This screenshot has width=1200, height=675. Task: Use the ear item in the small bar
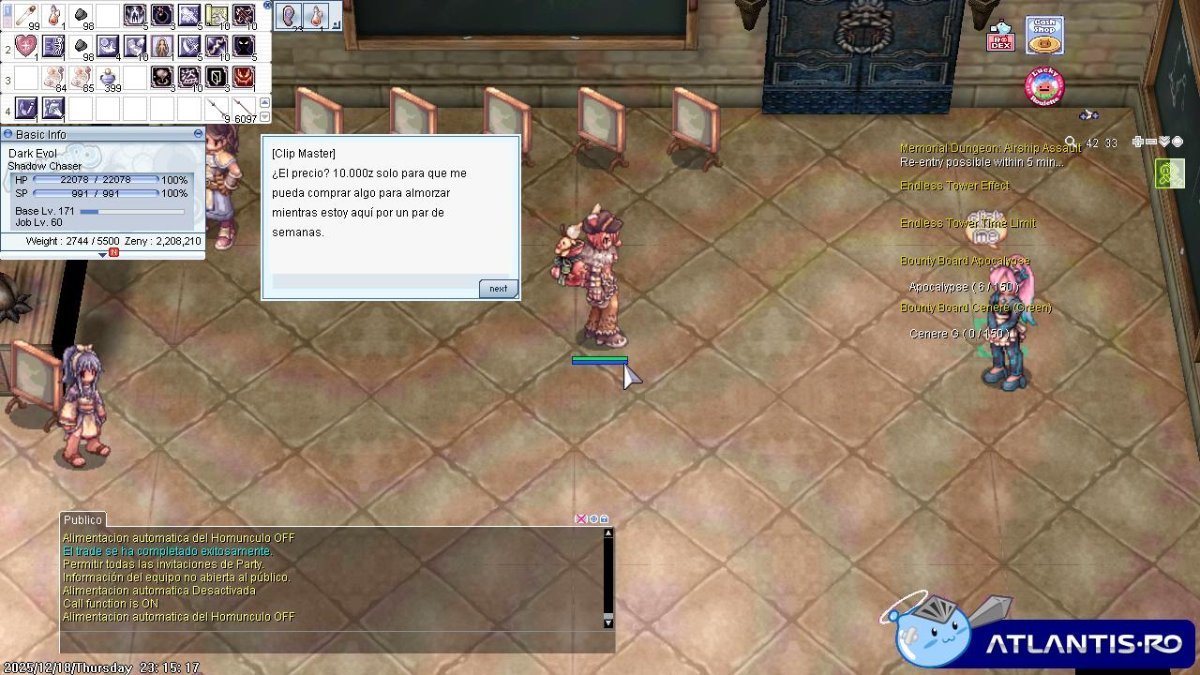coord(289,16)
